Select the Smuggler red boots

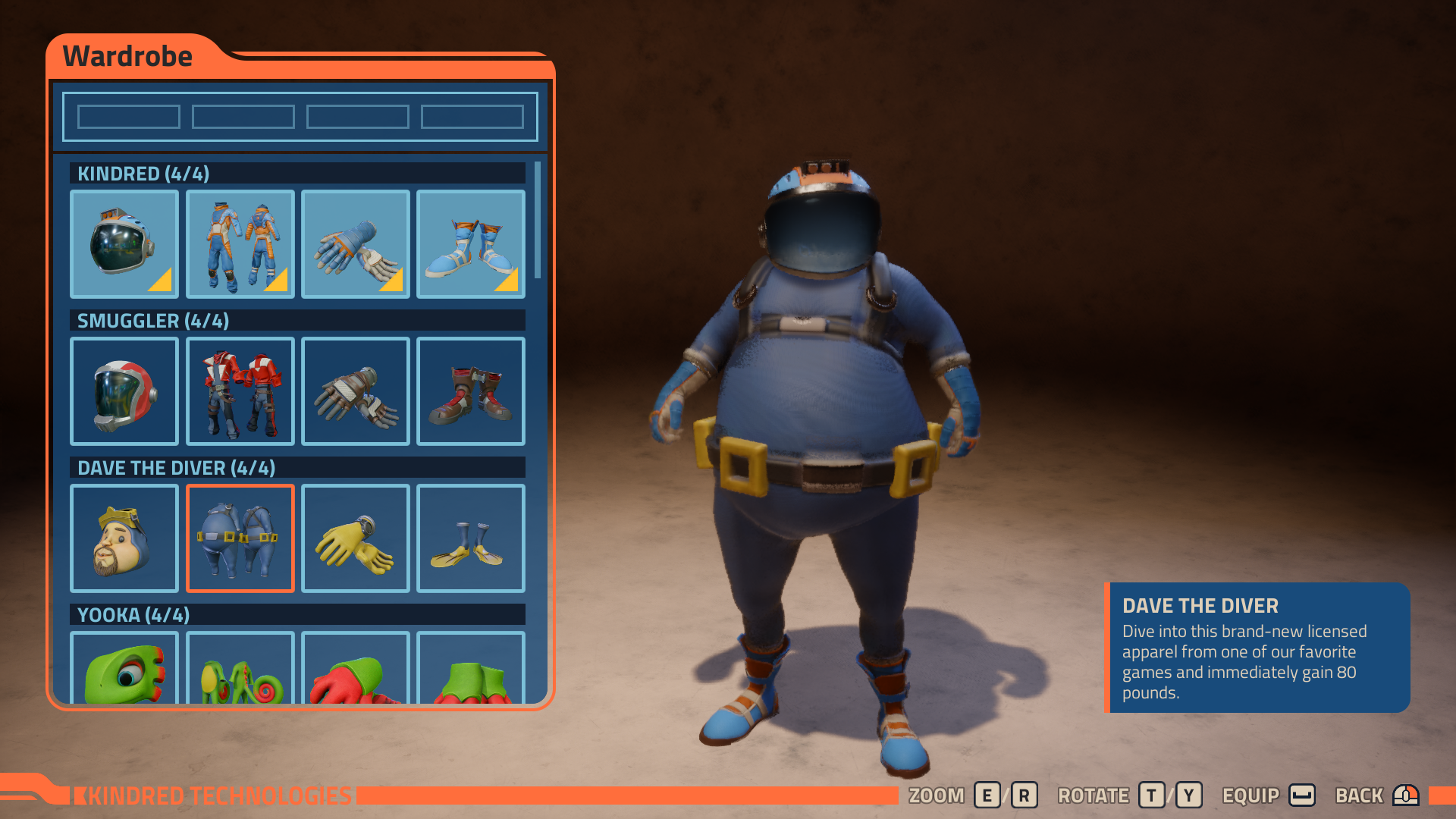click(x=470, y=391)
